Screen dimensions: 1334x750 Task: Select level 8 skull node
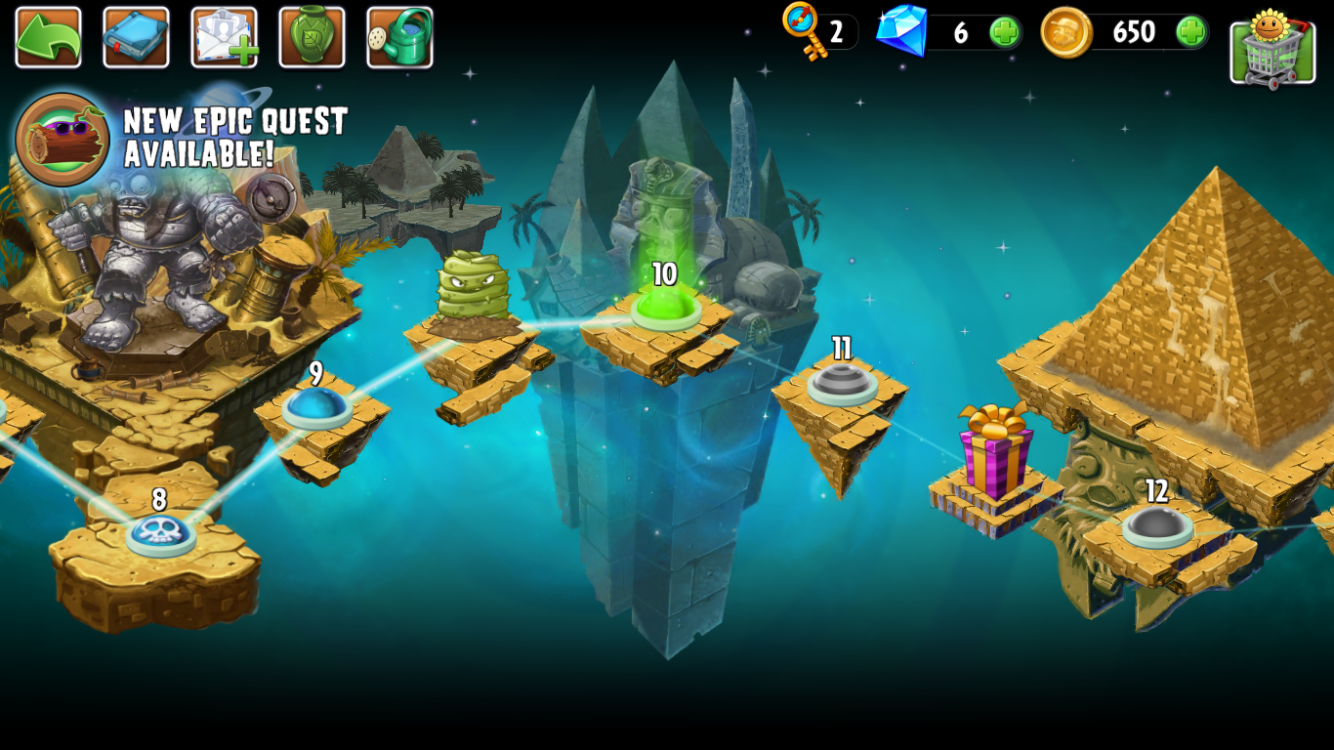click(x=160, y=532)
